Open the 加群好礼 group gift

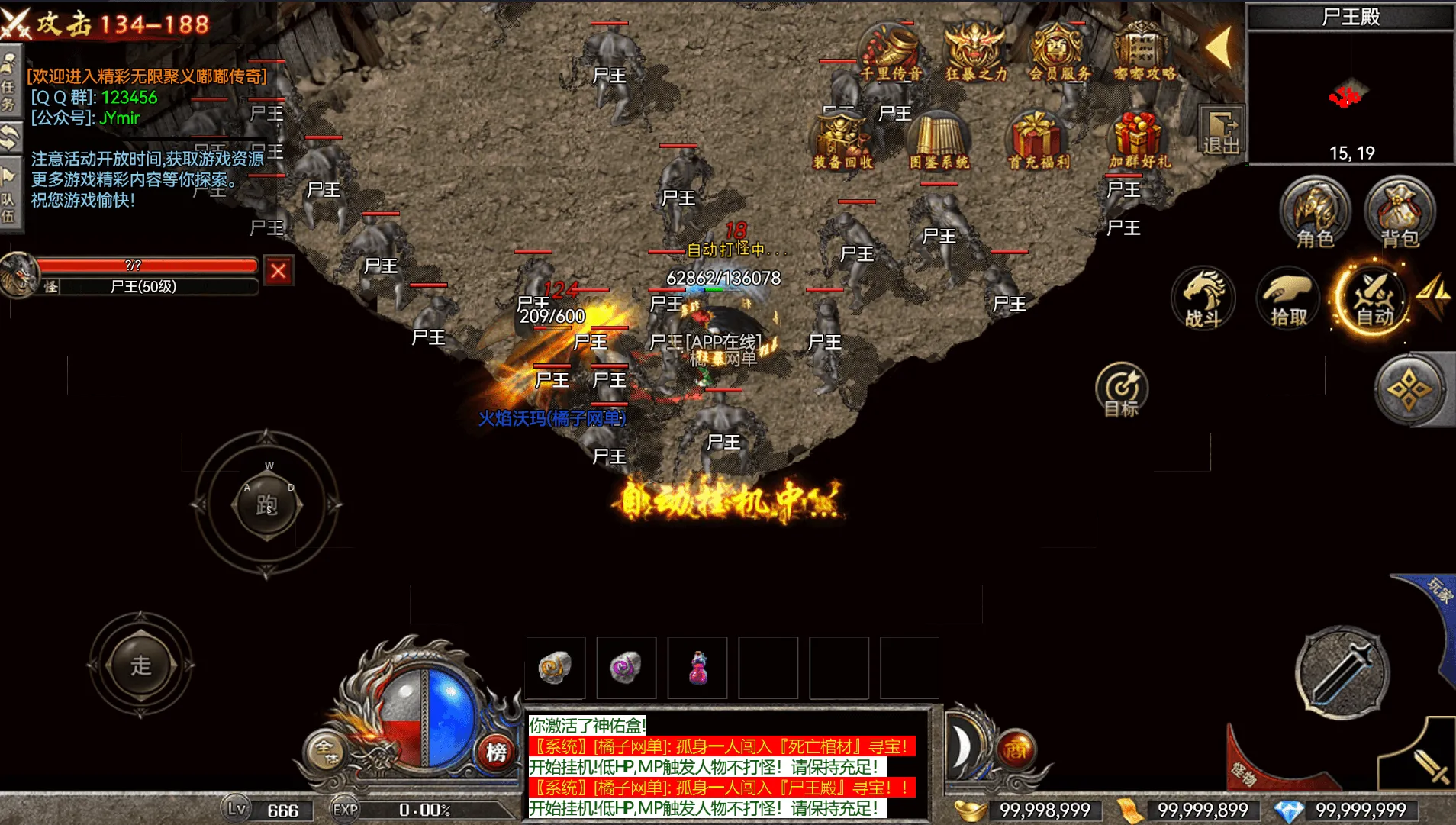tap(1139, 140)
